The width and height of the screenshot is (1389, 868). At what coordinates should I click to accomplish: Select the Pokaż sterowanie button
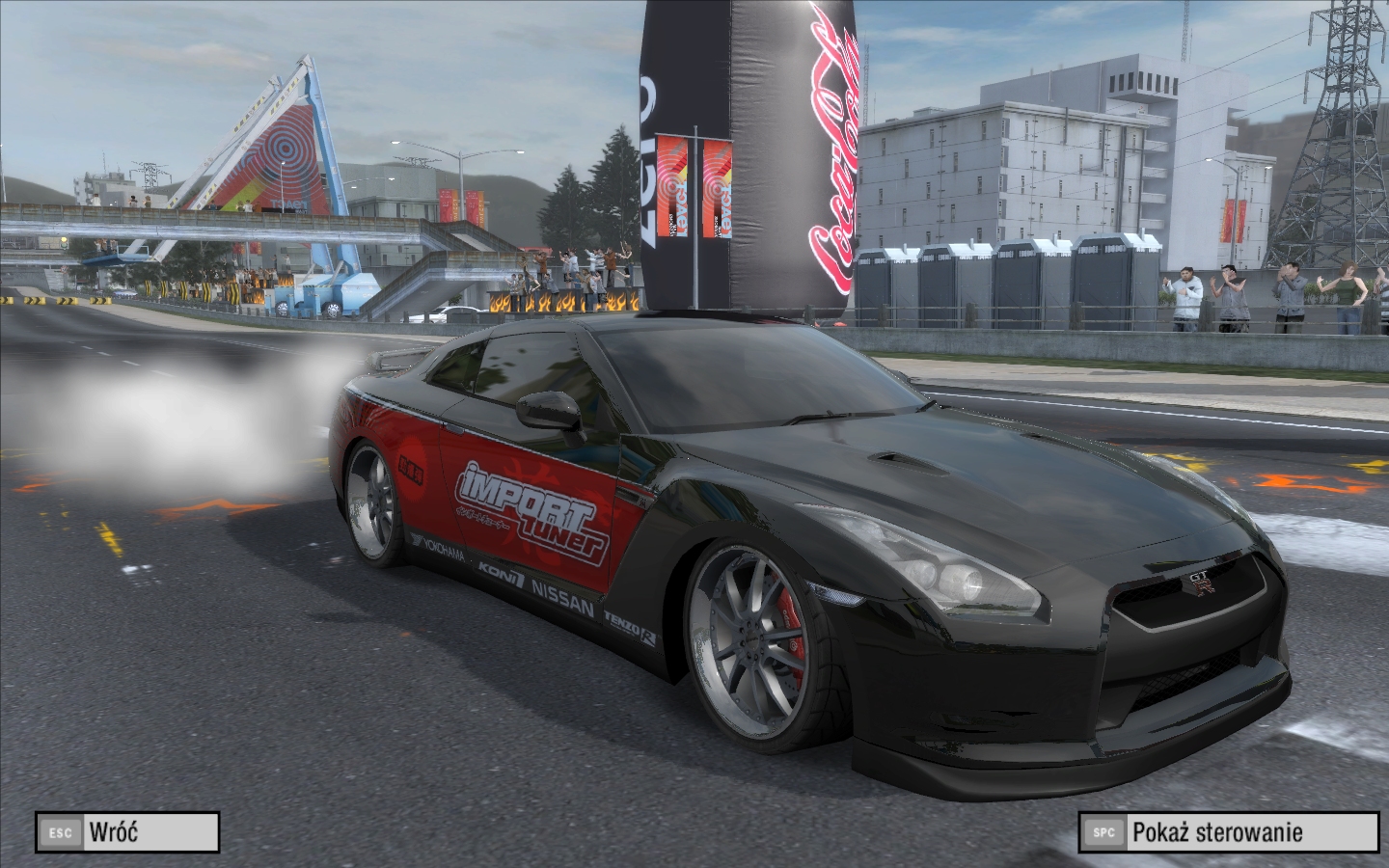point(1230,831)
